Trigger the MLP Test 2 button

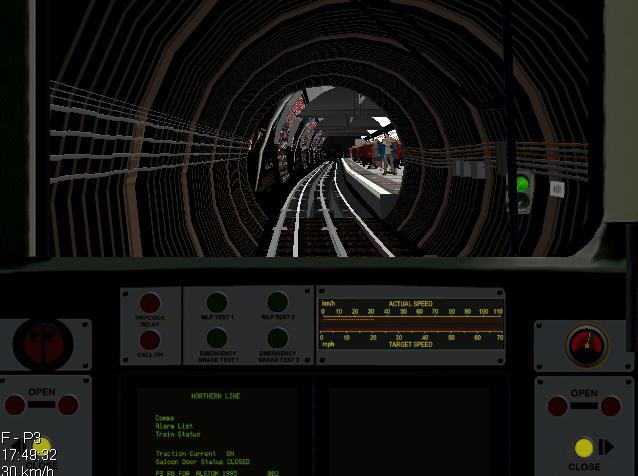click(278, 302)
